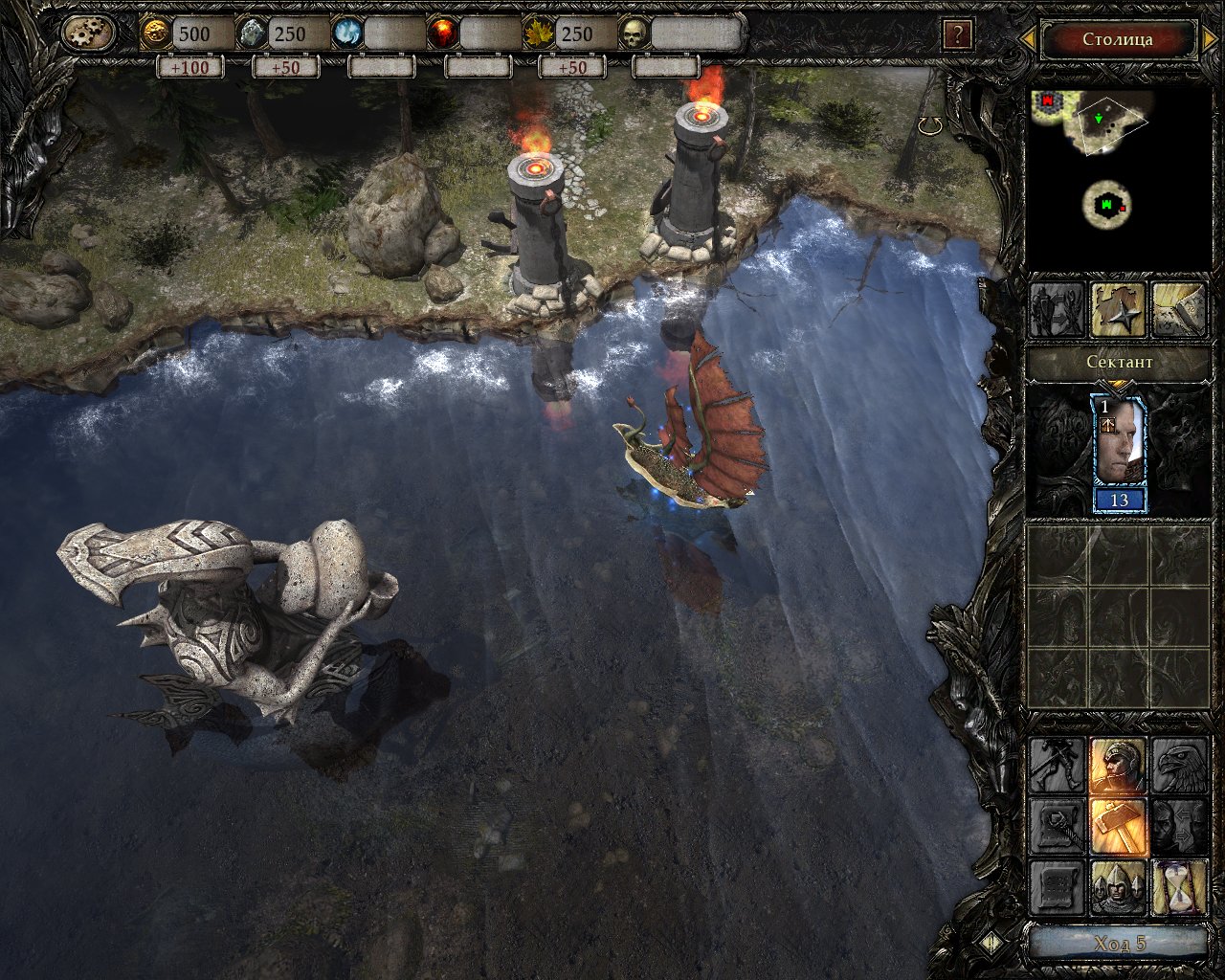Open the plain scroll icon
The height and width of the screenshot is (980, 1225).
click(x=1057, y=887)
